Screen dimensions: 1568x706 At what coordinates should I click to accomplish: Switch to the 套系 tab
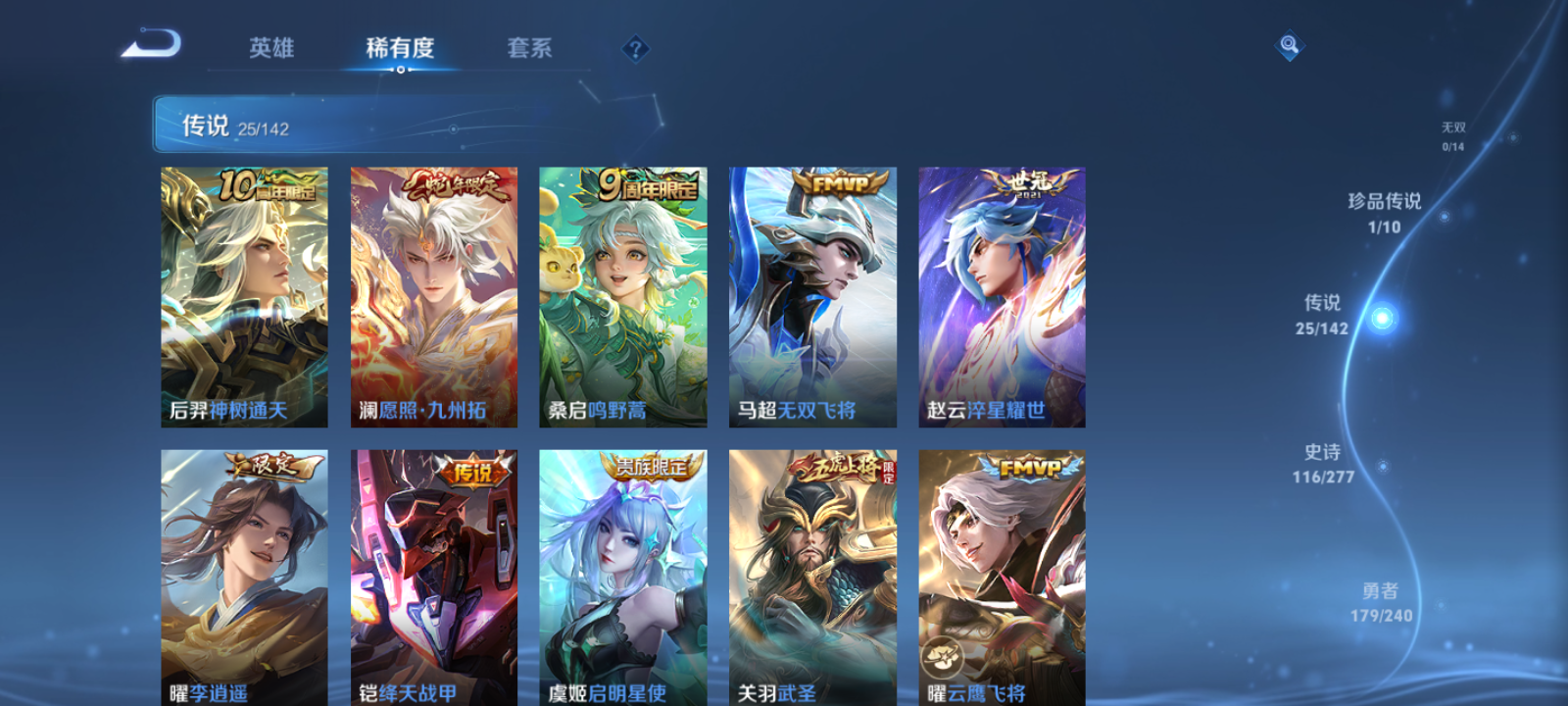pos(526,47)
